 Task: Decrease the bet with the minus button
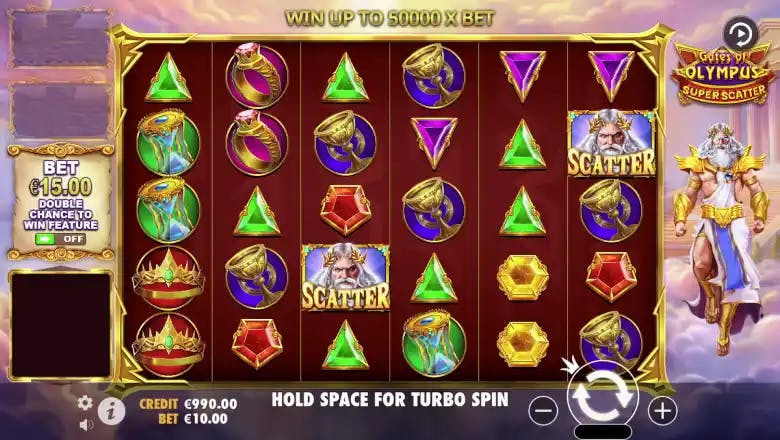(x=543, y=409)
